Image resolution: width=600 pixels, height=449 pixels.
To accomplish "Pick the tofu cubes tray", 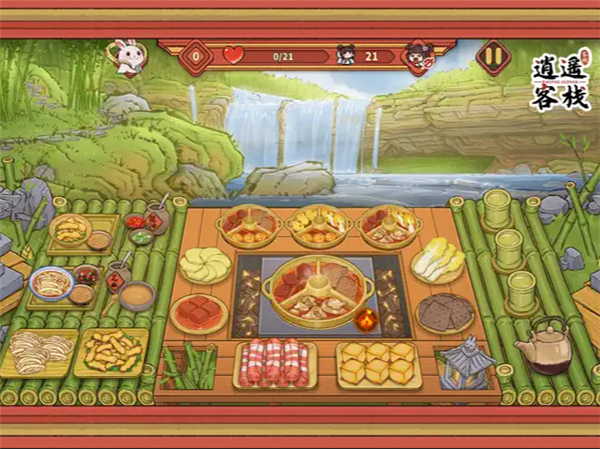I will (x=378, y=363).
